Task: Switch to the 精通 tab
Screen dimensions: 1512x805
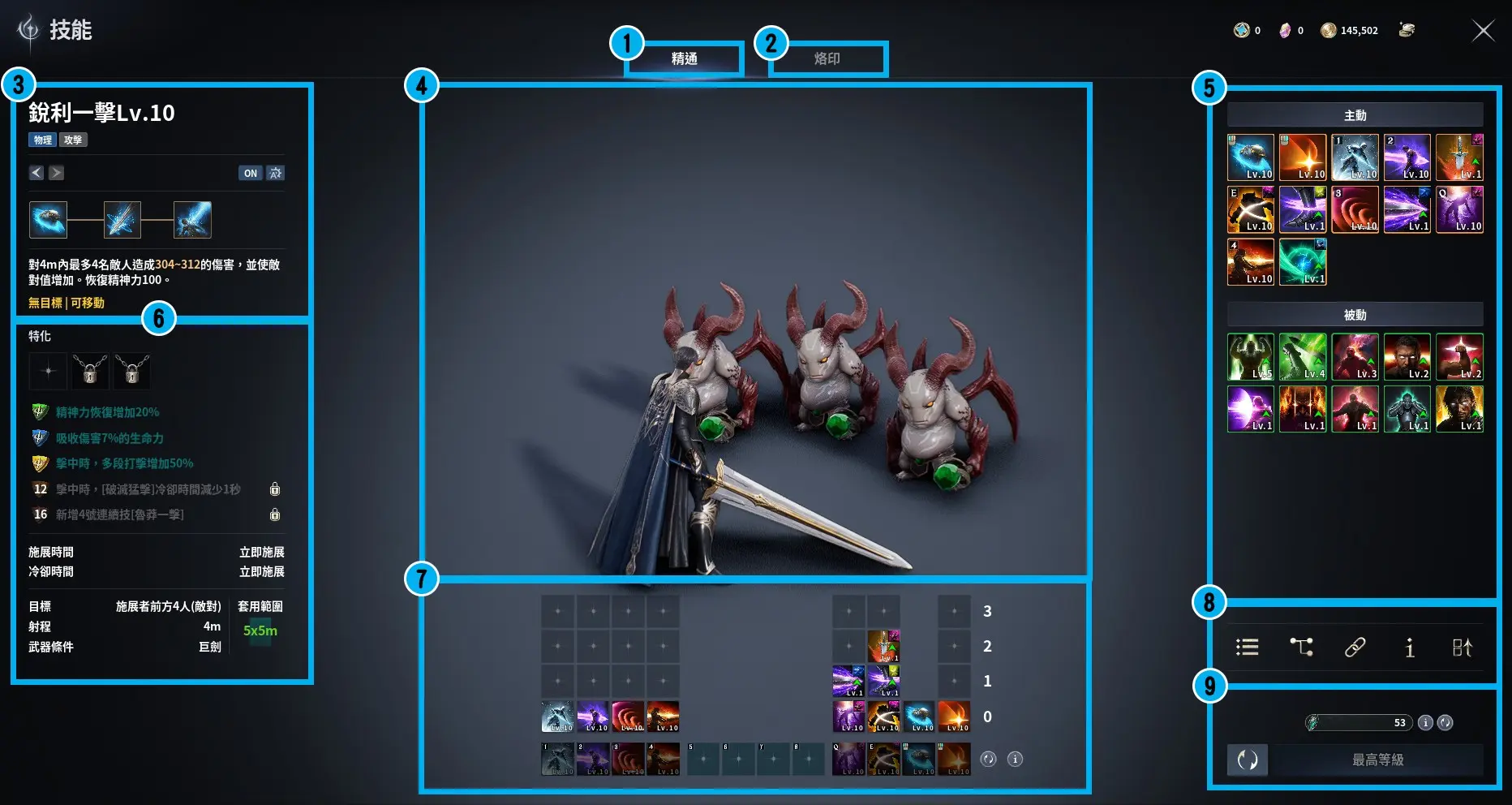Action: (x=684, y=58)
